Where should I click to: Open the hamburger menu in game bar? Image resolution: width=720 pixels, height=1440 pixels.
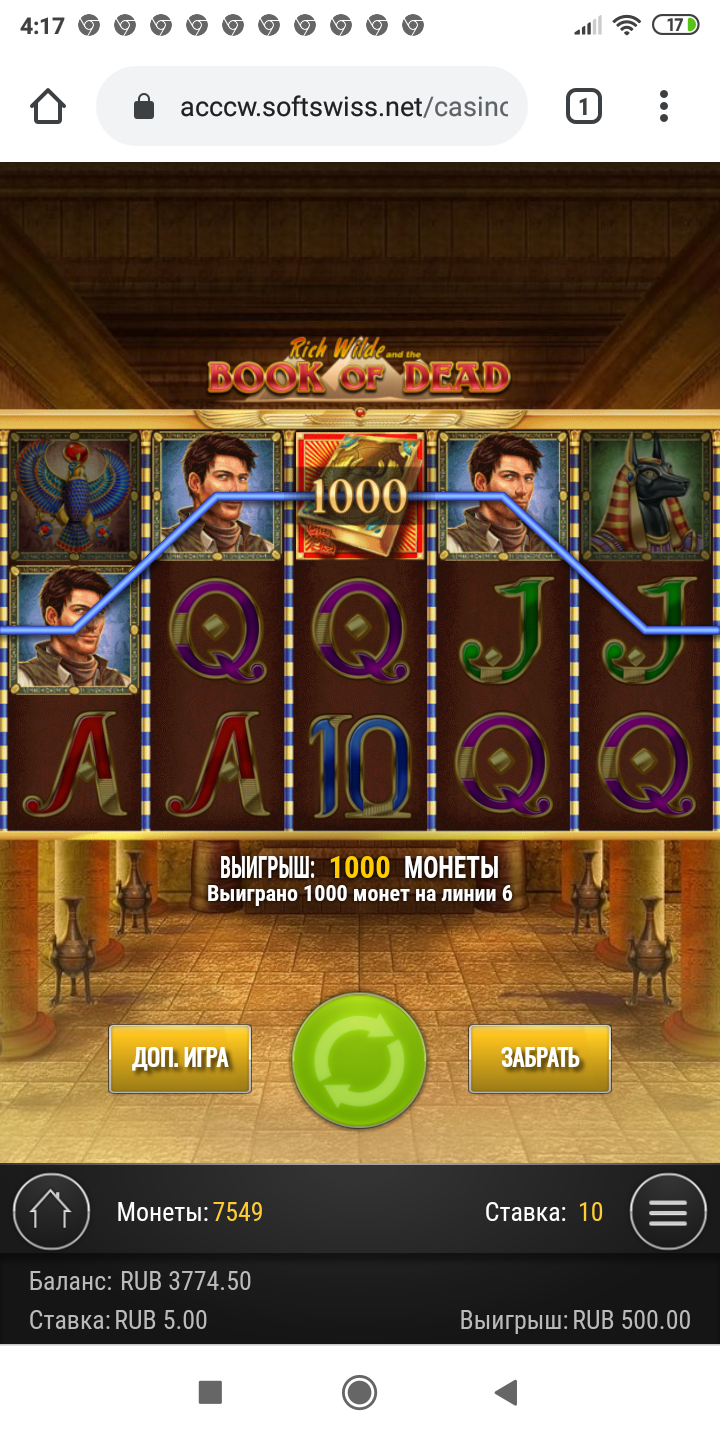tap(668, 1212)
